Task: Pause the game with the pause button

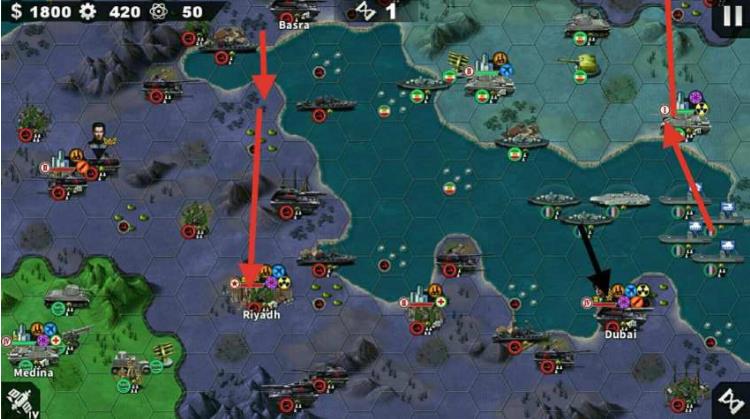Action: (732, 17)
